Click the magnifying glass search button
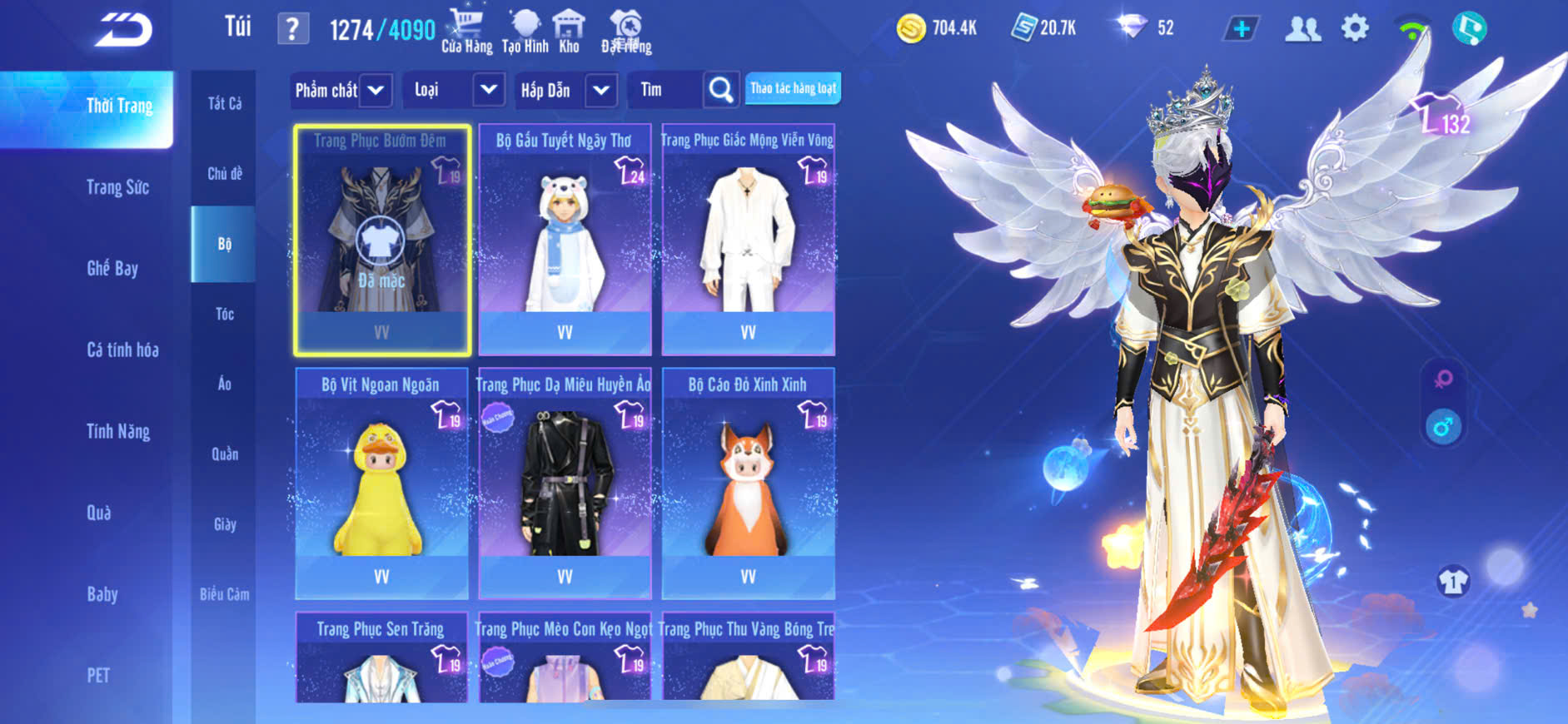The width and height of the screenshot is (1568, 724). point(721,90)
